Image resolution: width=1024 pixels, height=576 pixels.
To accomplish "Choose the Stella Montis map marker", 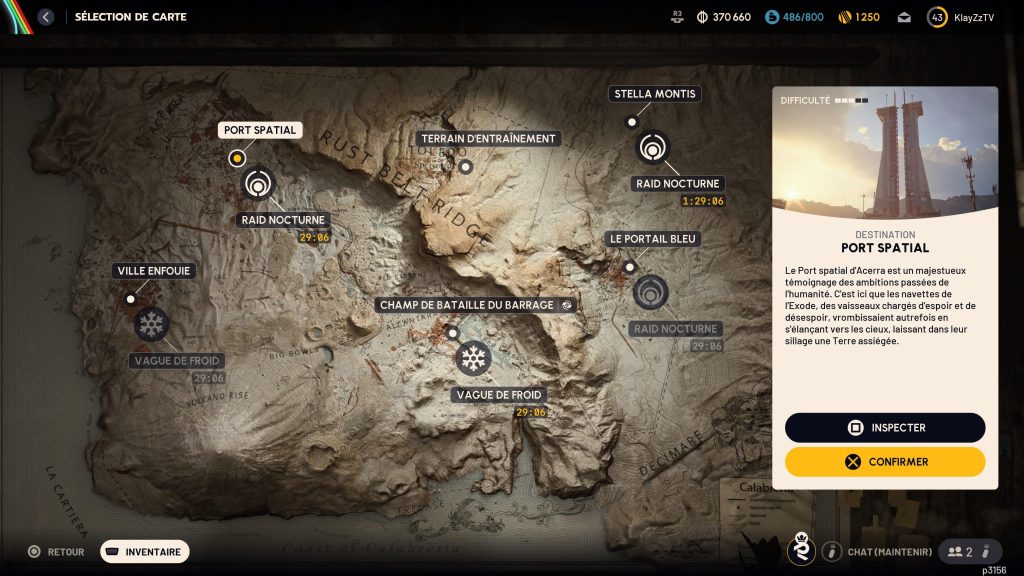I will pos(631,122).
